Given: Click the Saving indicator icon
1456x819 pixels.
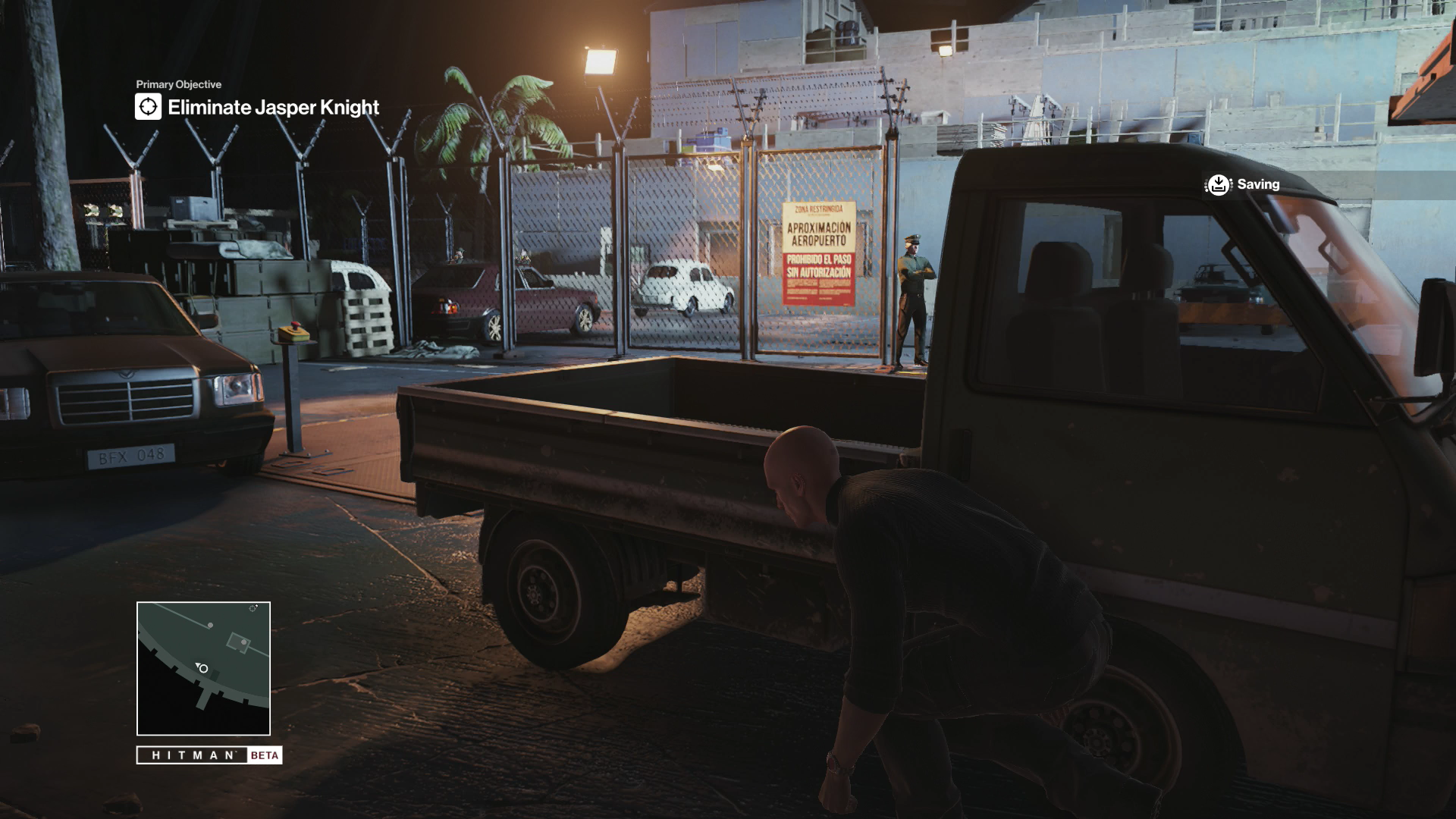Looking at the screenshot, I should pos(1218,184).
